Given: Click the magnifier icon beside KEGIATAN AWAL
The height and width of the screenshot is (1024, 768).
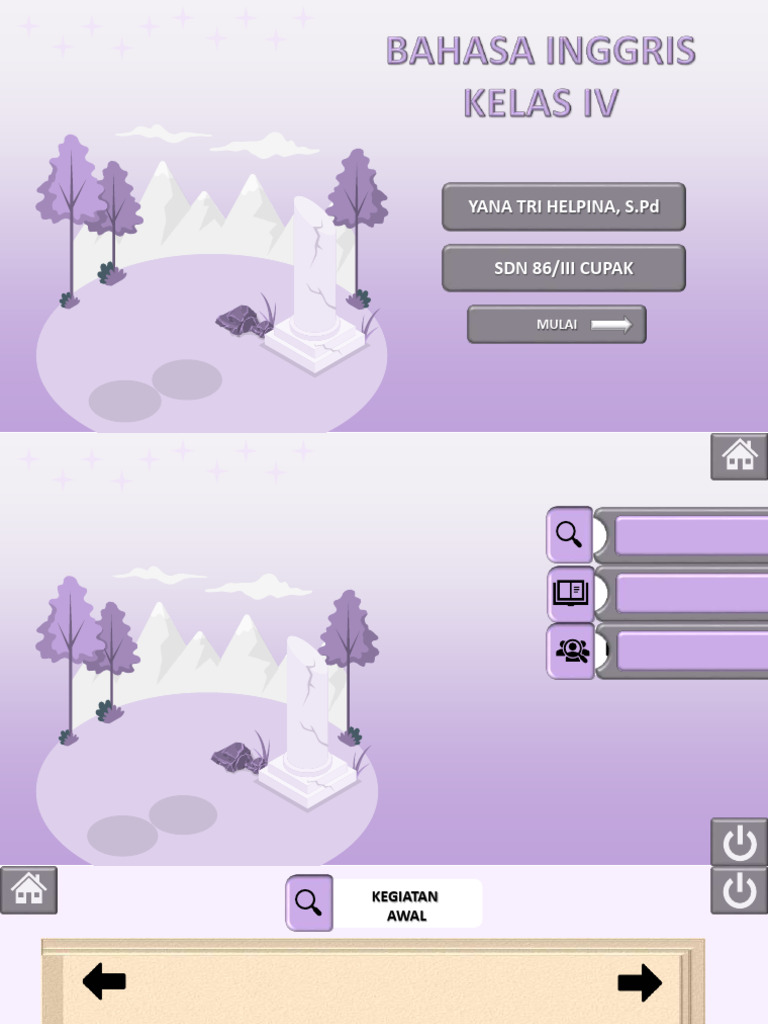Looking at the screenshot, I should tap(309, 903).
